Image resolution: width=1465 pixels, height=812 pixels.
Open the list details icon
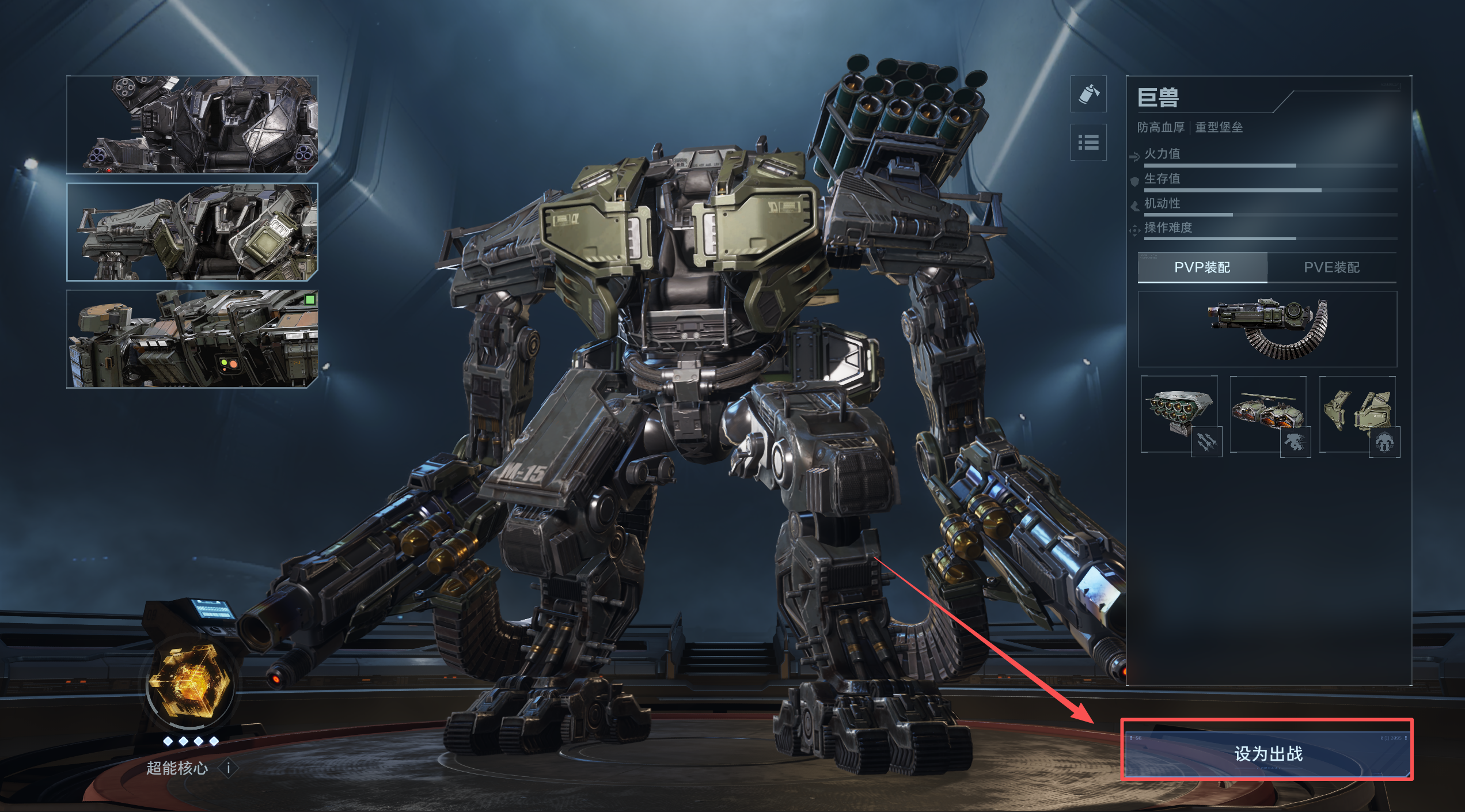[1088, 142]
